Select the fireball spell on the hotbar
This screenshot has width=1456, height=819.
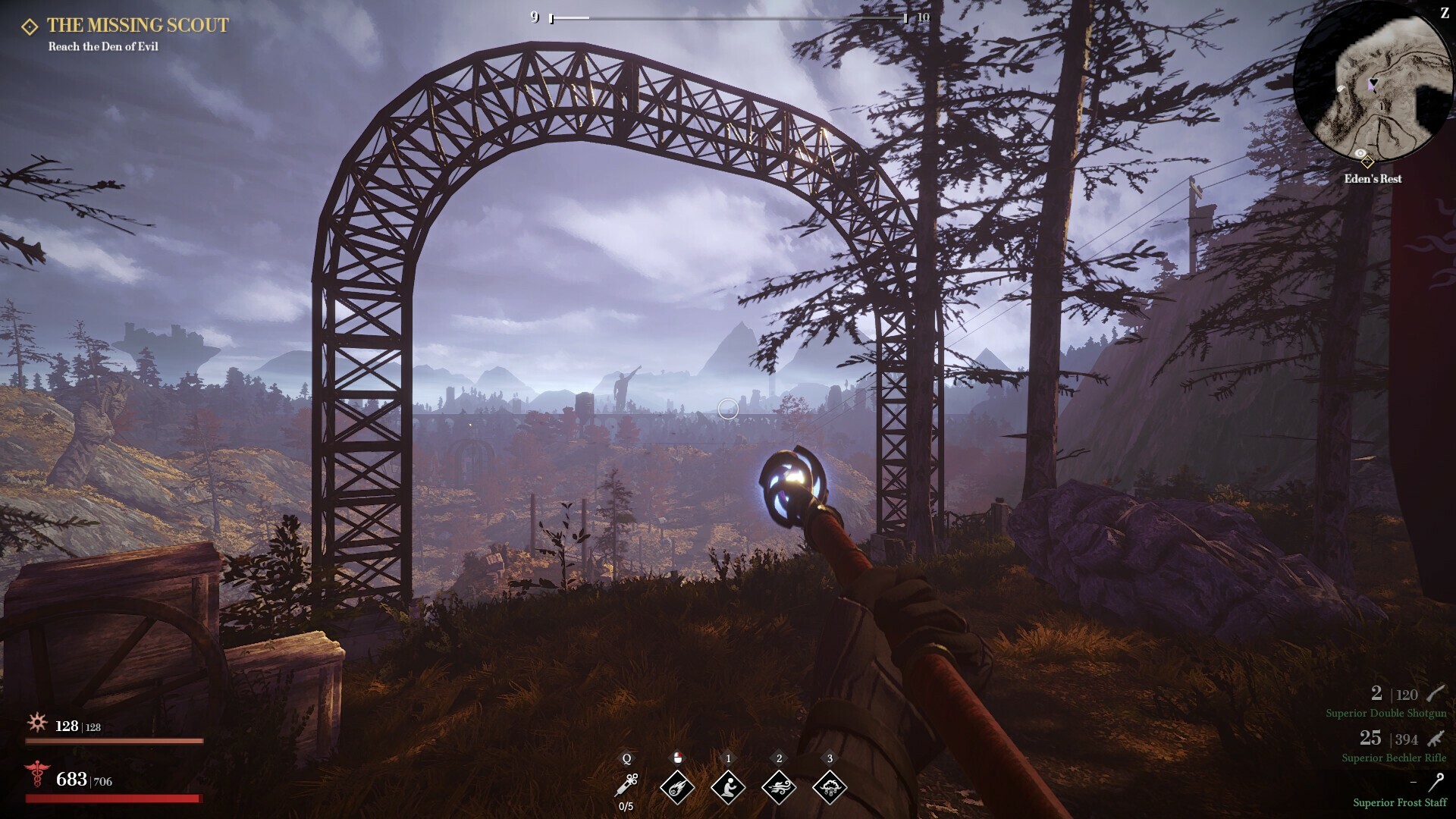[676, 786]
